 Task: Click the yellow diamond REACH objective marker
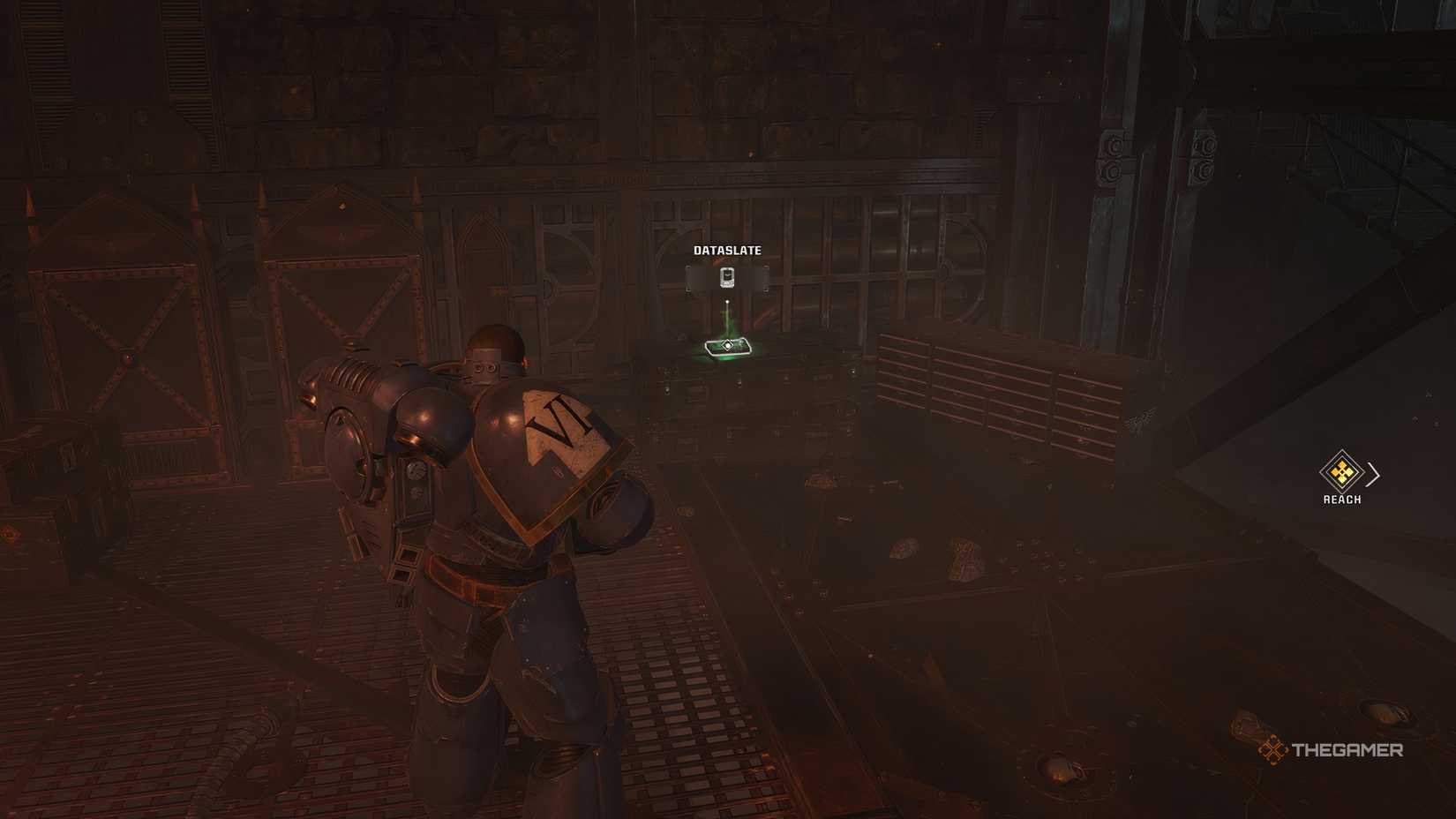[1340, 472]
